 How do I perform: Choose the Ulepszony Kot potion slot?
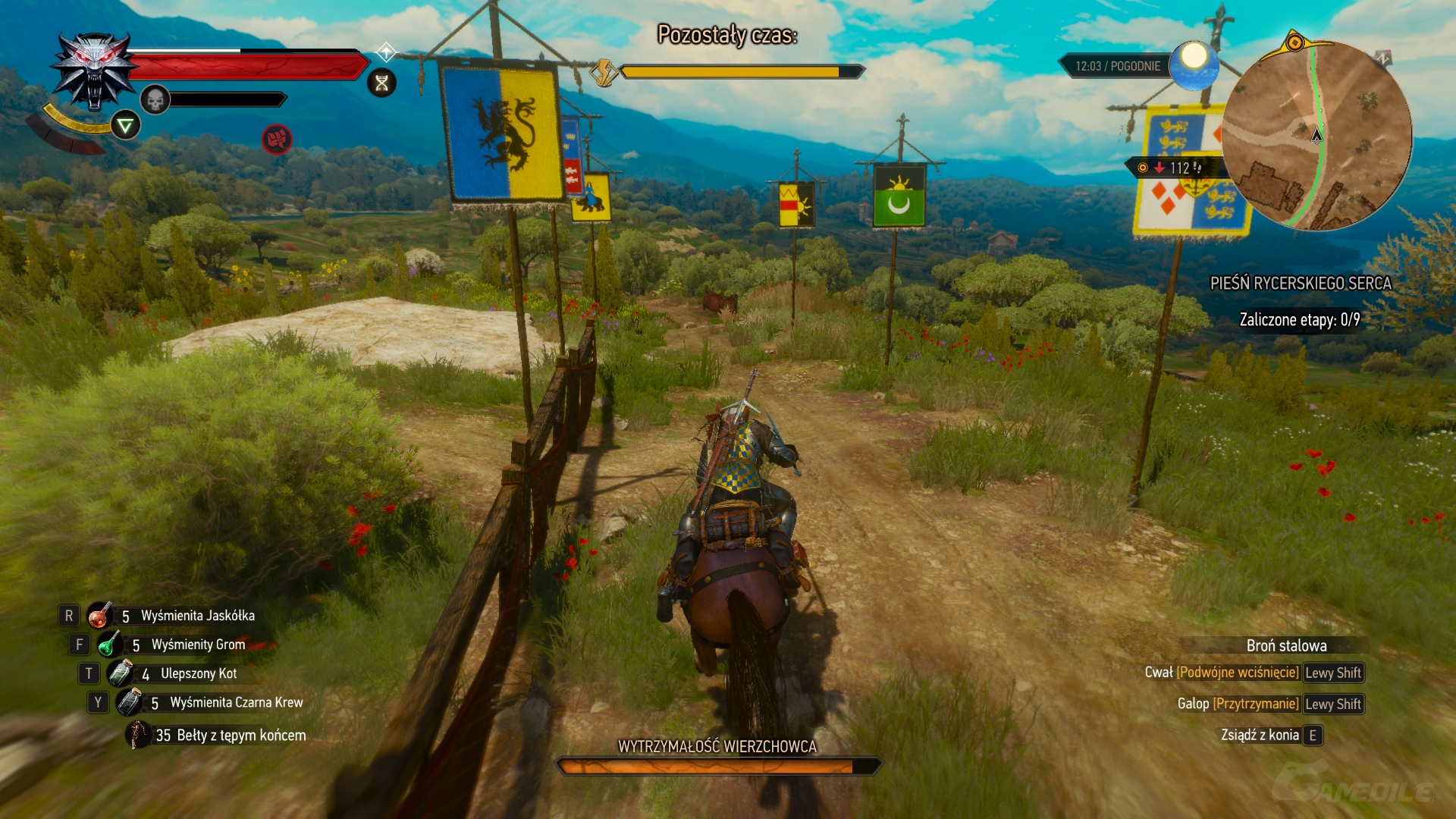pyautogui.click(x=120, y=673)
